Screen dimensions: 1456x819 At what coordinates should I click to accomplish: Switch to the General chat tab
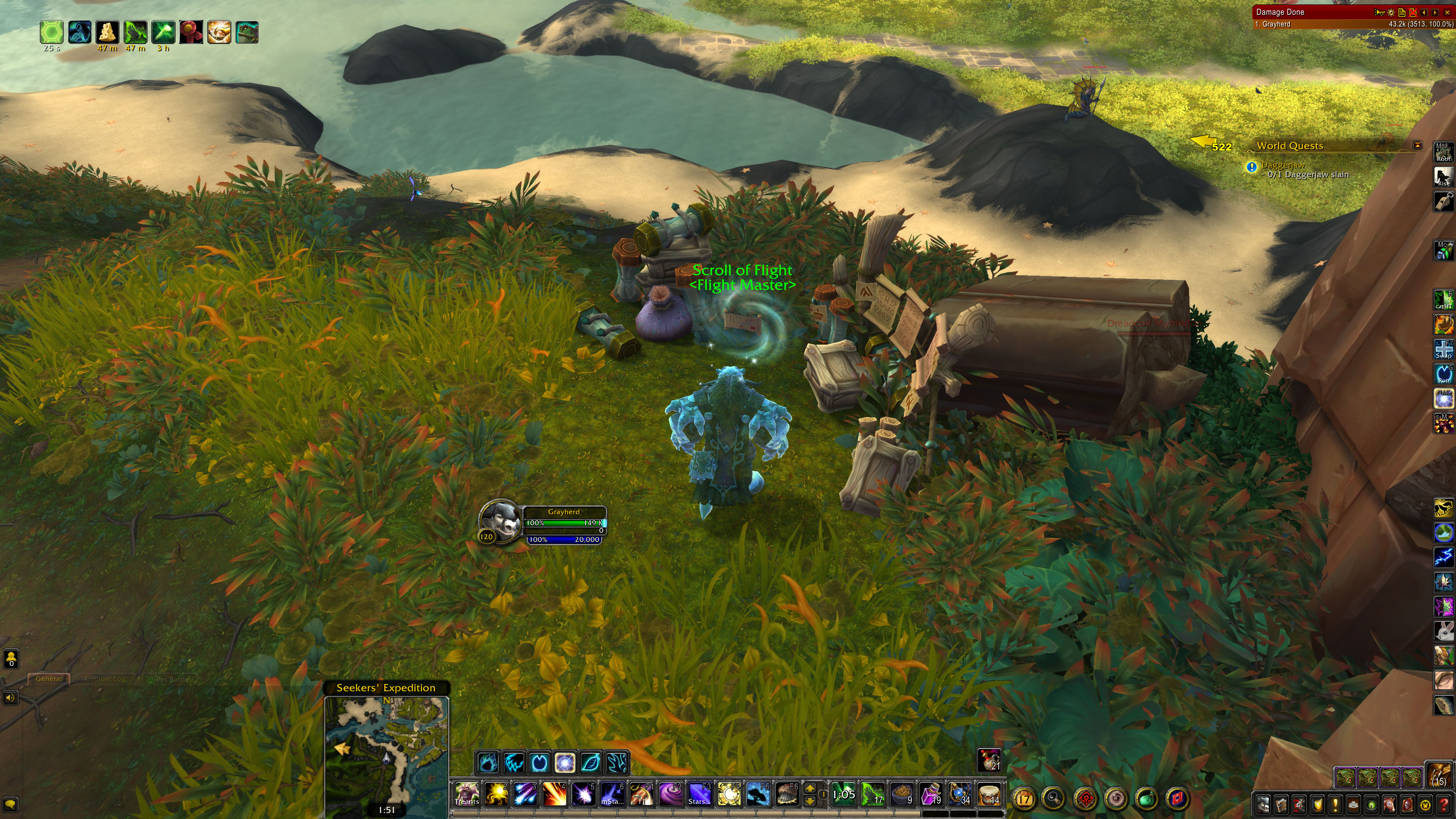click(x=49, y=679)
